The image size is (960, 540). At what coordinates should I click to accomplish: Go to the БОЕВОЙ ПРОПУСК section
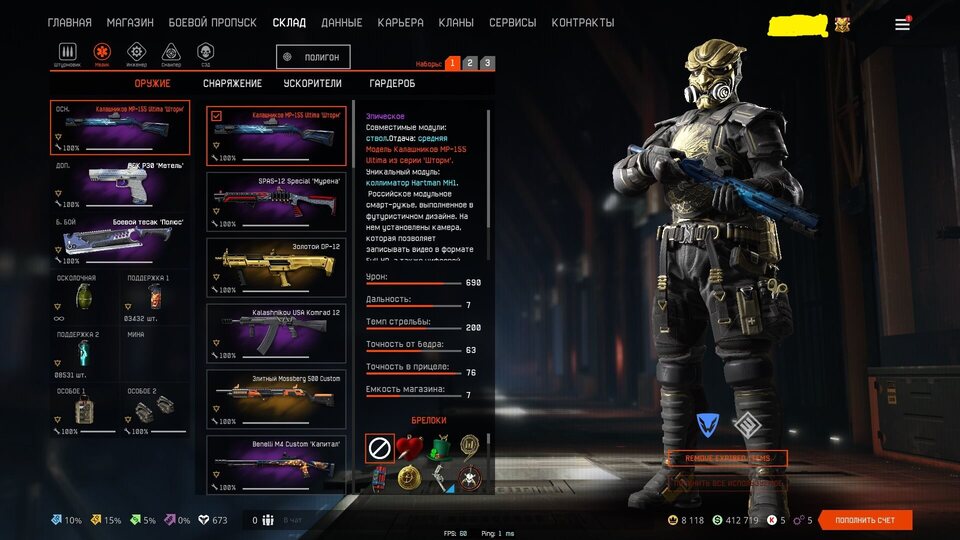click(213, 23)
